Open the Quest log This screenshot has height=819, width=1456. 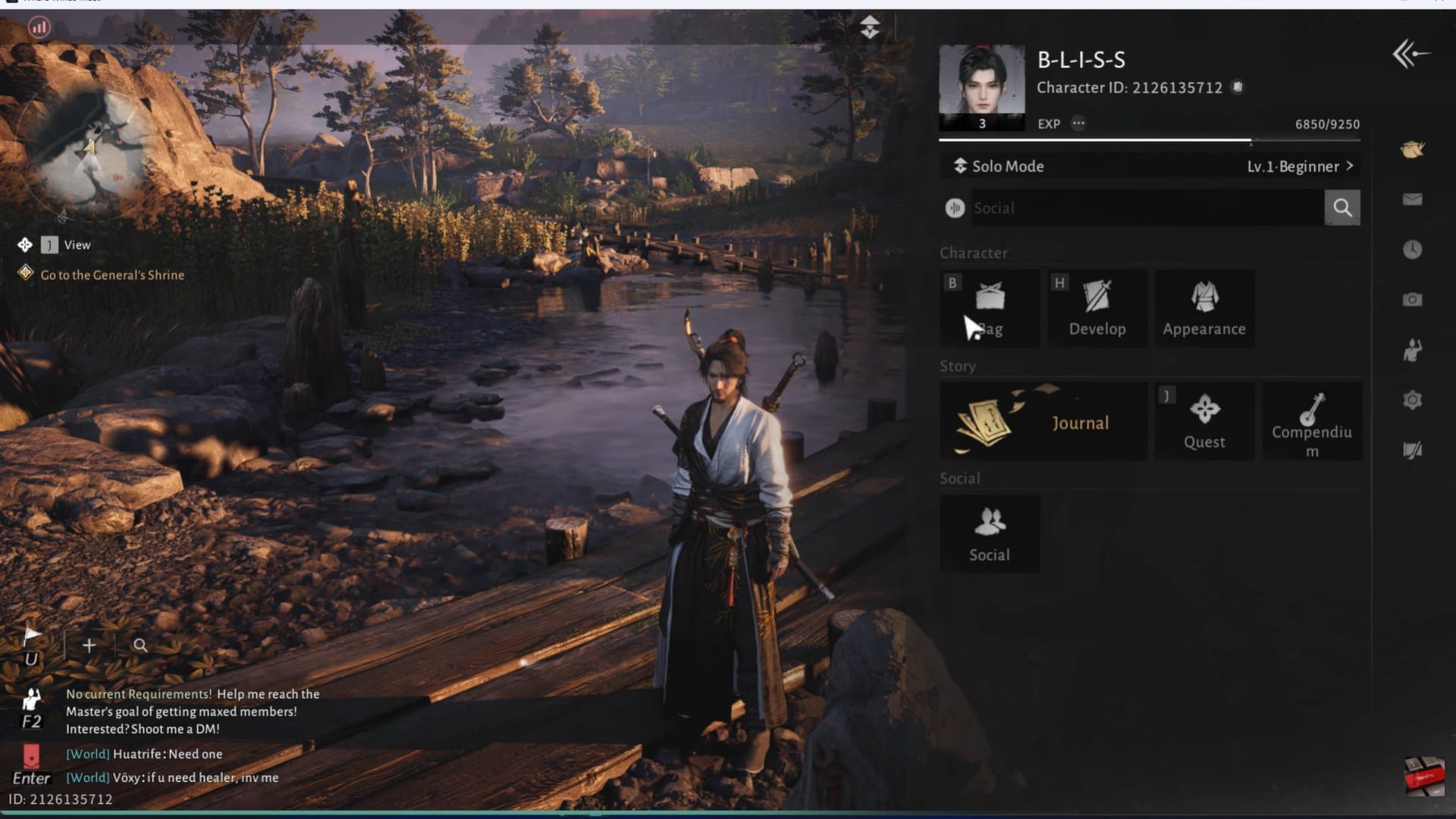[1204, 422]
